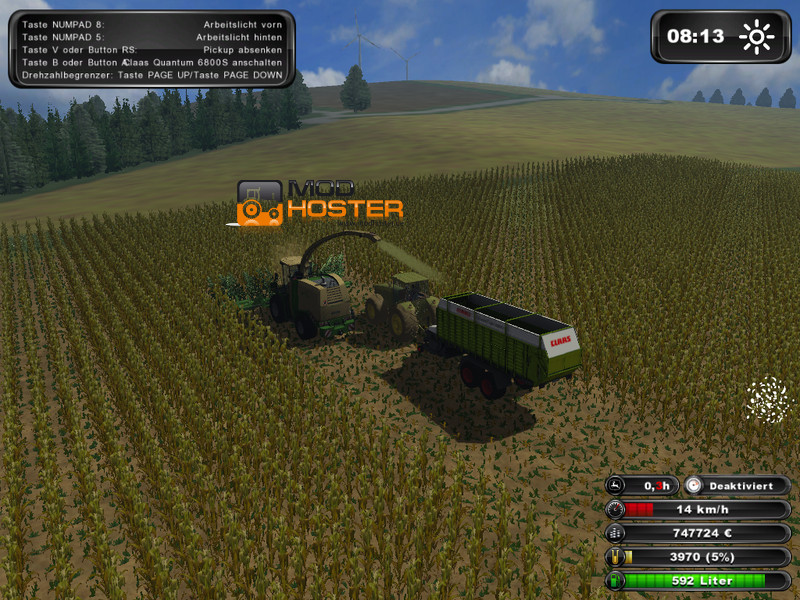800x600 pixels.
Task: Click the Mod Hoster watermark logo
Action: 319,201
